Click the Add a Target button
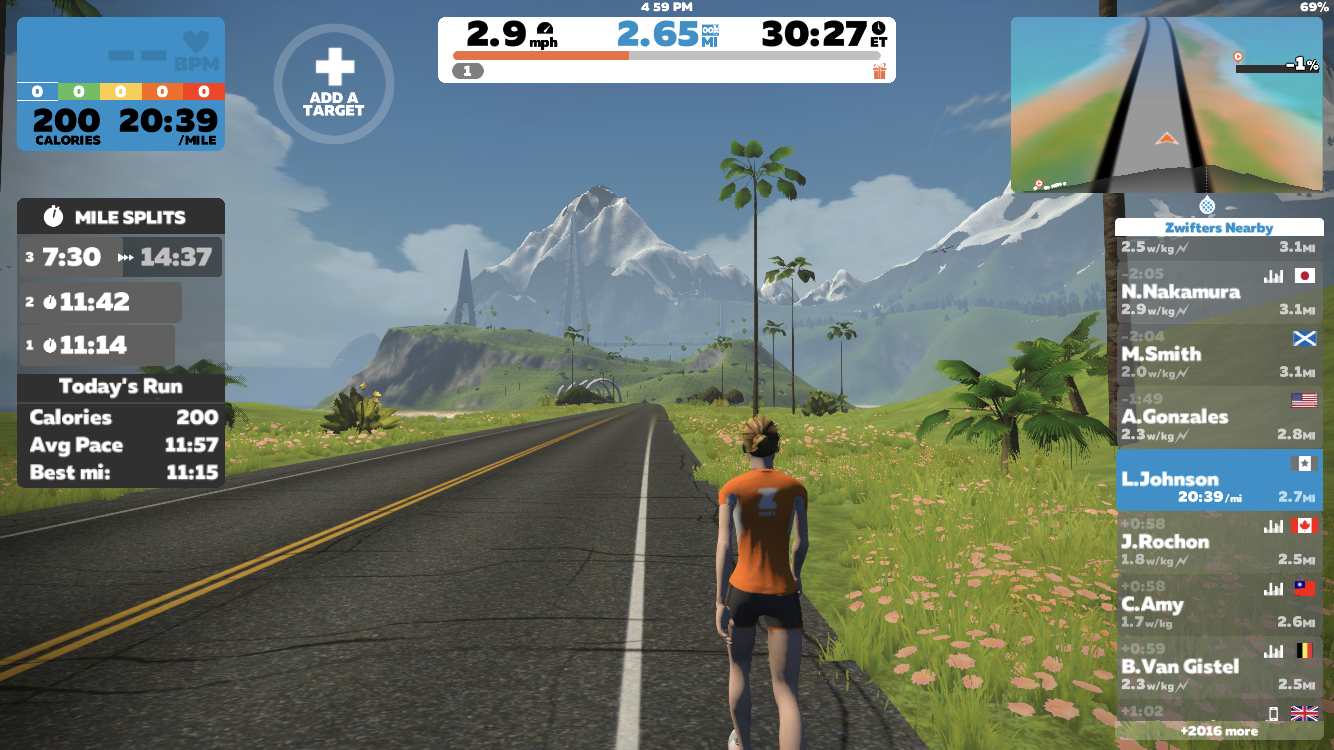 (x=333, y=84)
